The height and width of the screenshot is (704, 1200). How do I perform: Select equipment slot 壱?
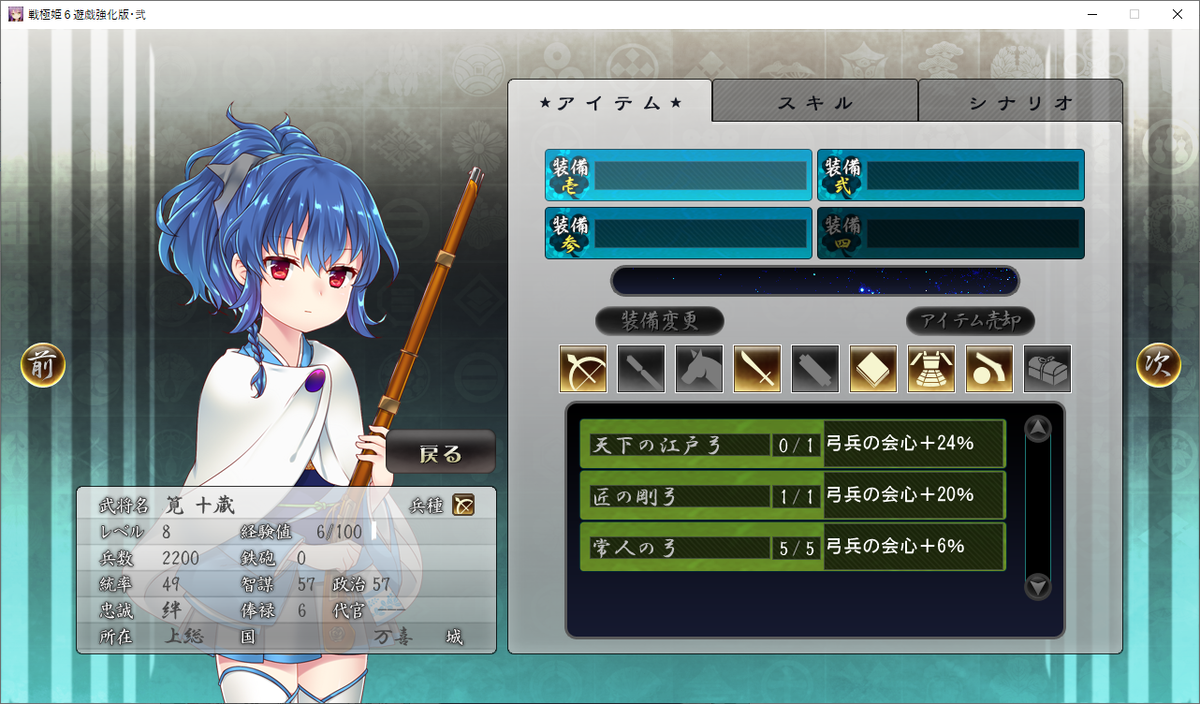(678, 176)
